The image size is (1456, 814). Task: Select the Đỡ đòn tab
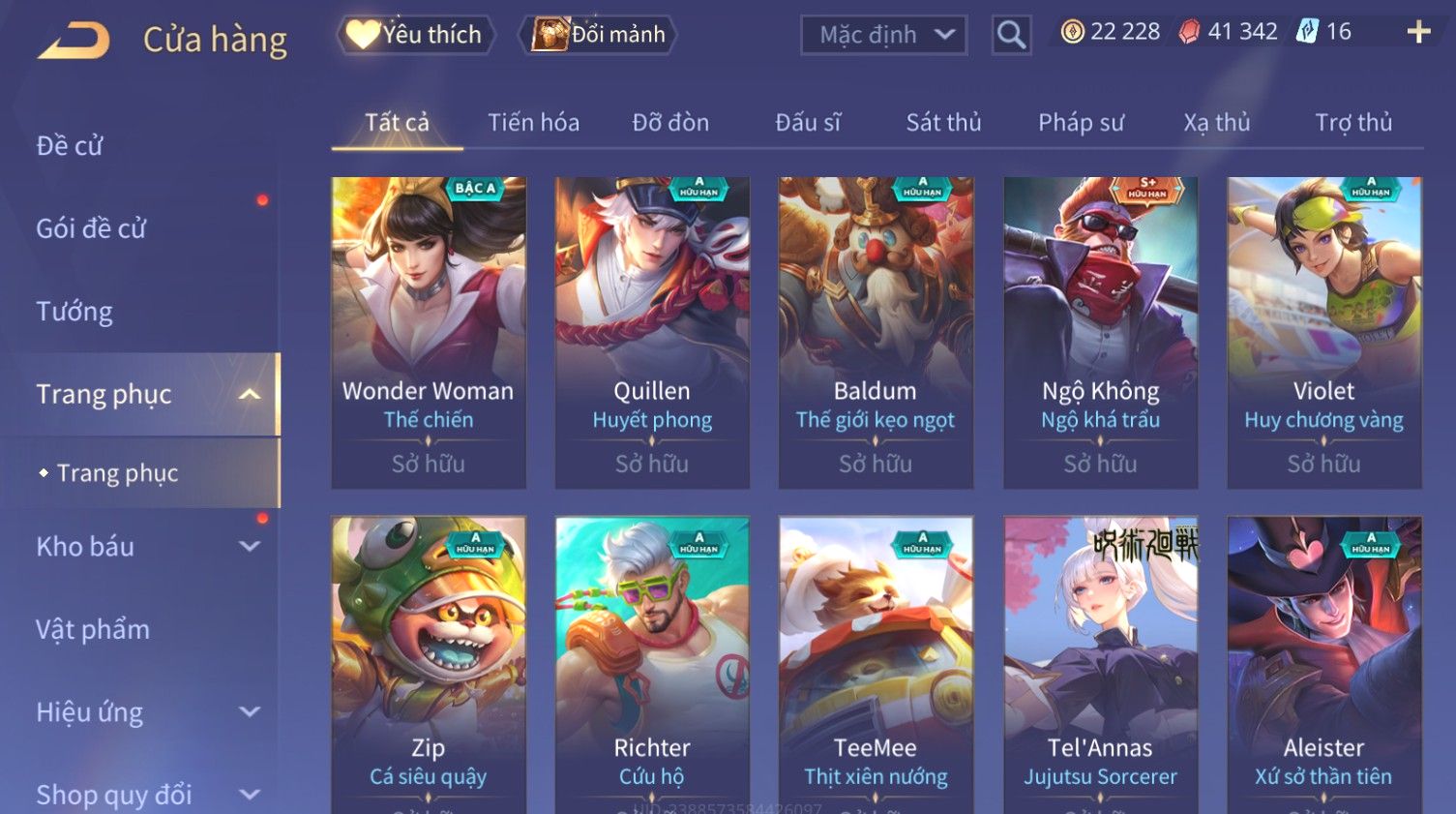tap(670, 123)
